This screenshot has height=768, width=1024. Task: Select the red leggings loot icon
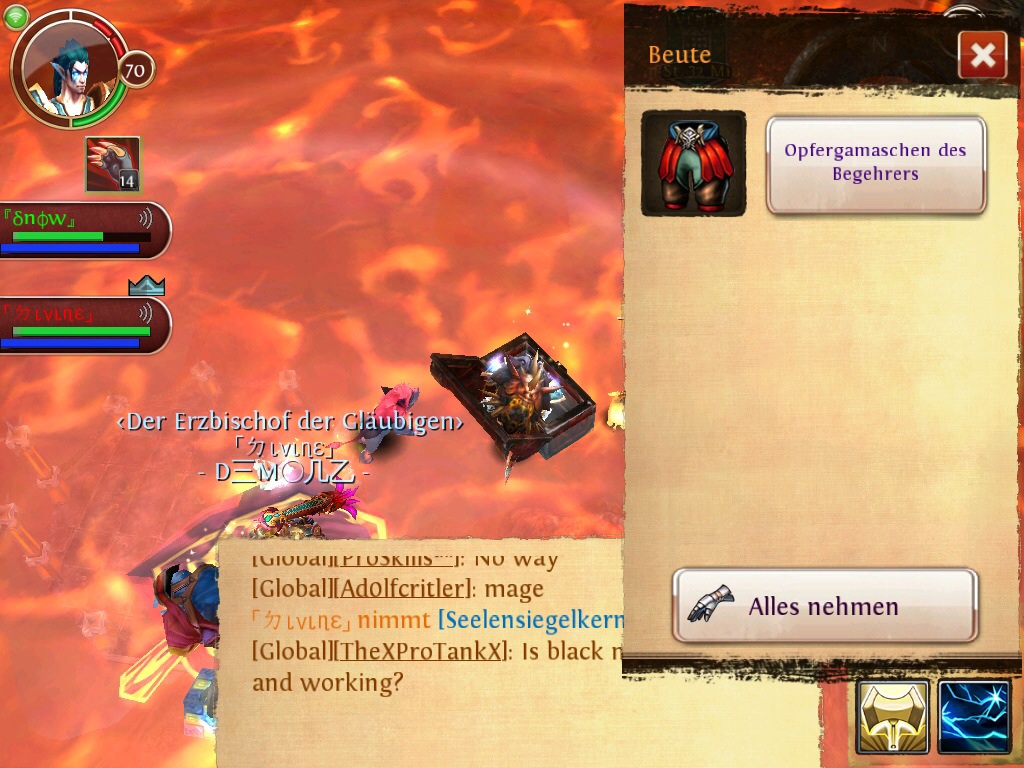coord(693,164)
